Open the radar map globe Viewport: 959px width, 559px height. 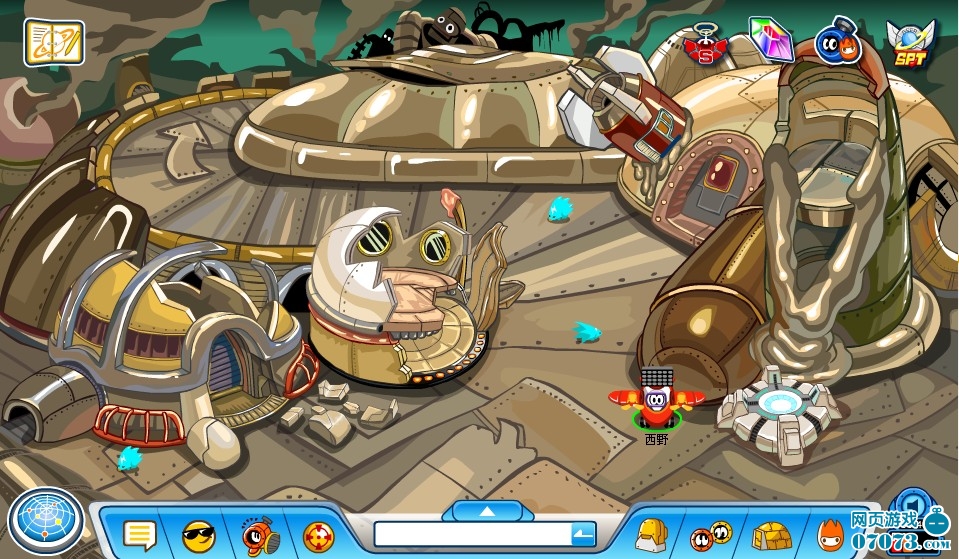click(45, 524)
